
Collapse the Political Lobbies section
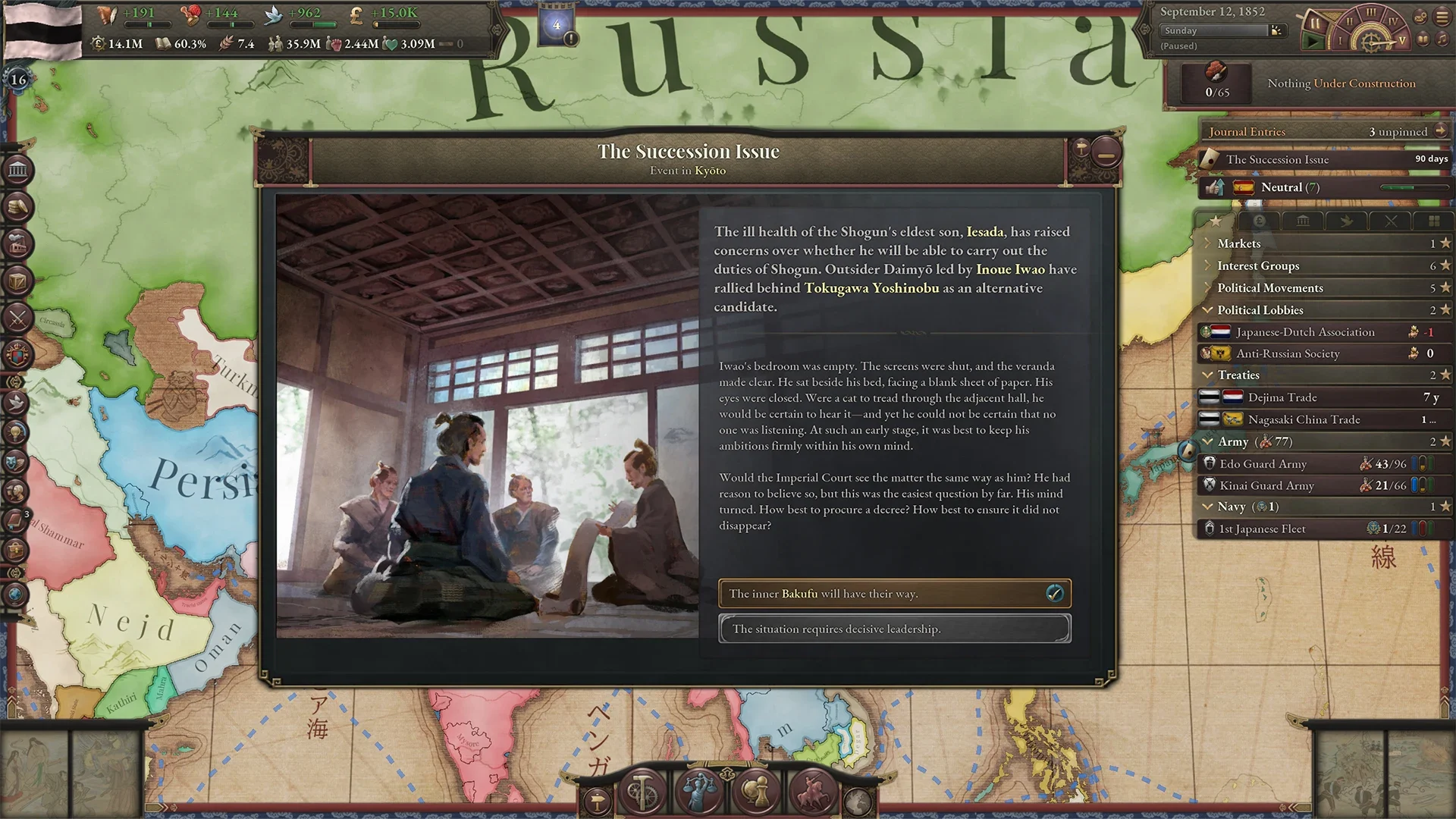[x=1210, y=309]
